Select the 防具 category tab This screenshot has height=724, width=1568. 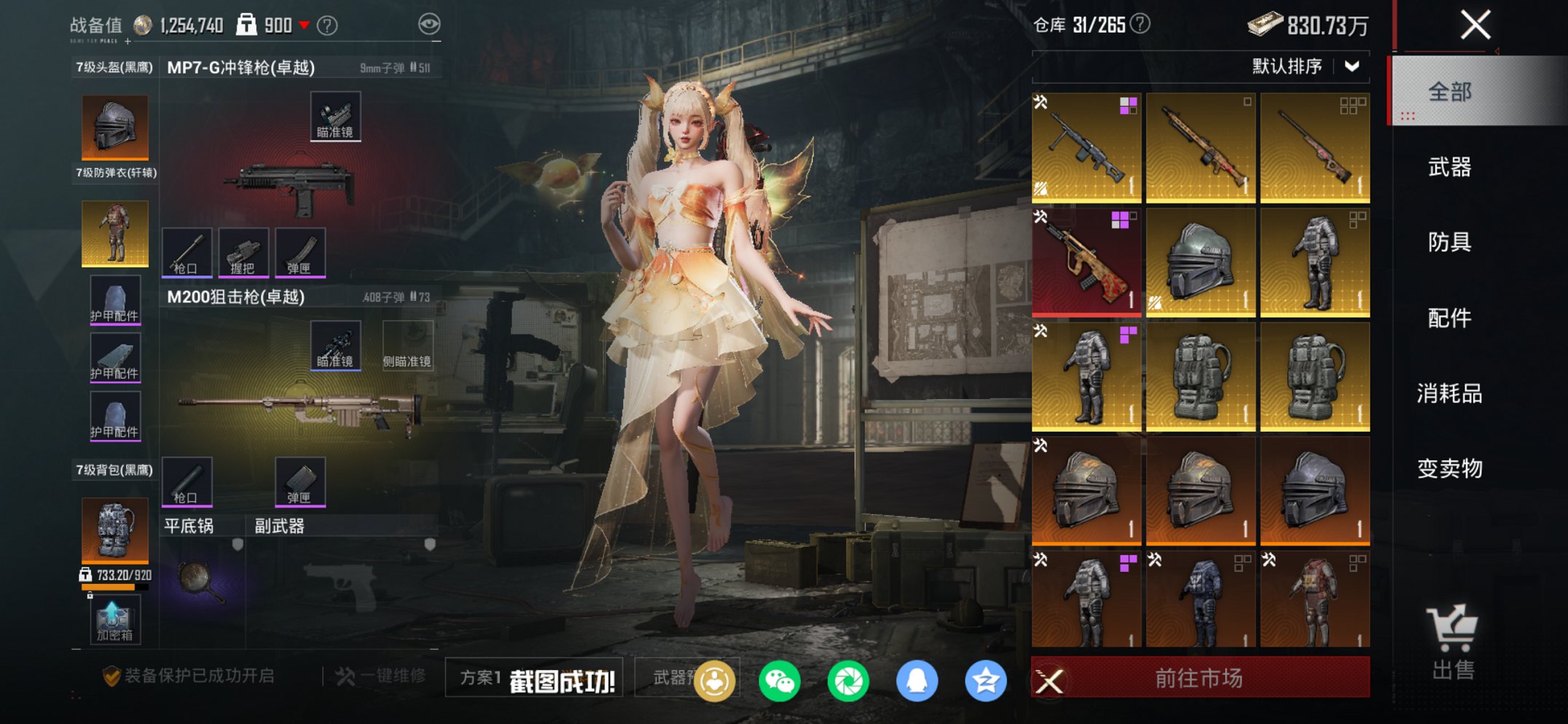pos(1449,243)
